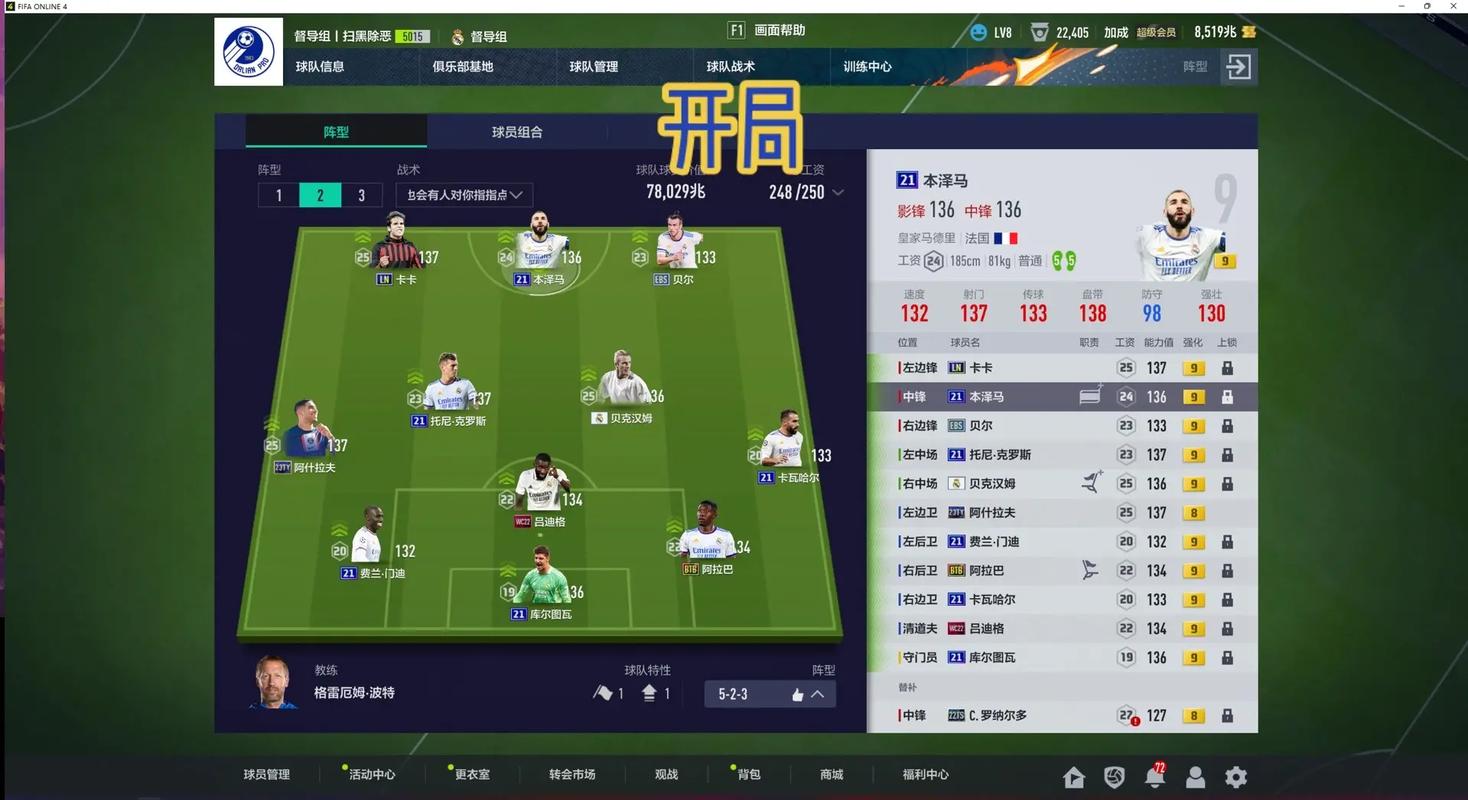The image size is (1468, 800).
Task: Expand the wage 248/250 dropdown arrow
Action: pyautogui.click(x=838, y=192)
